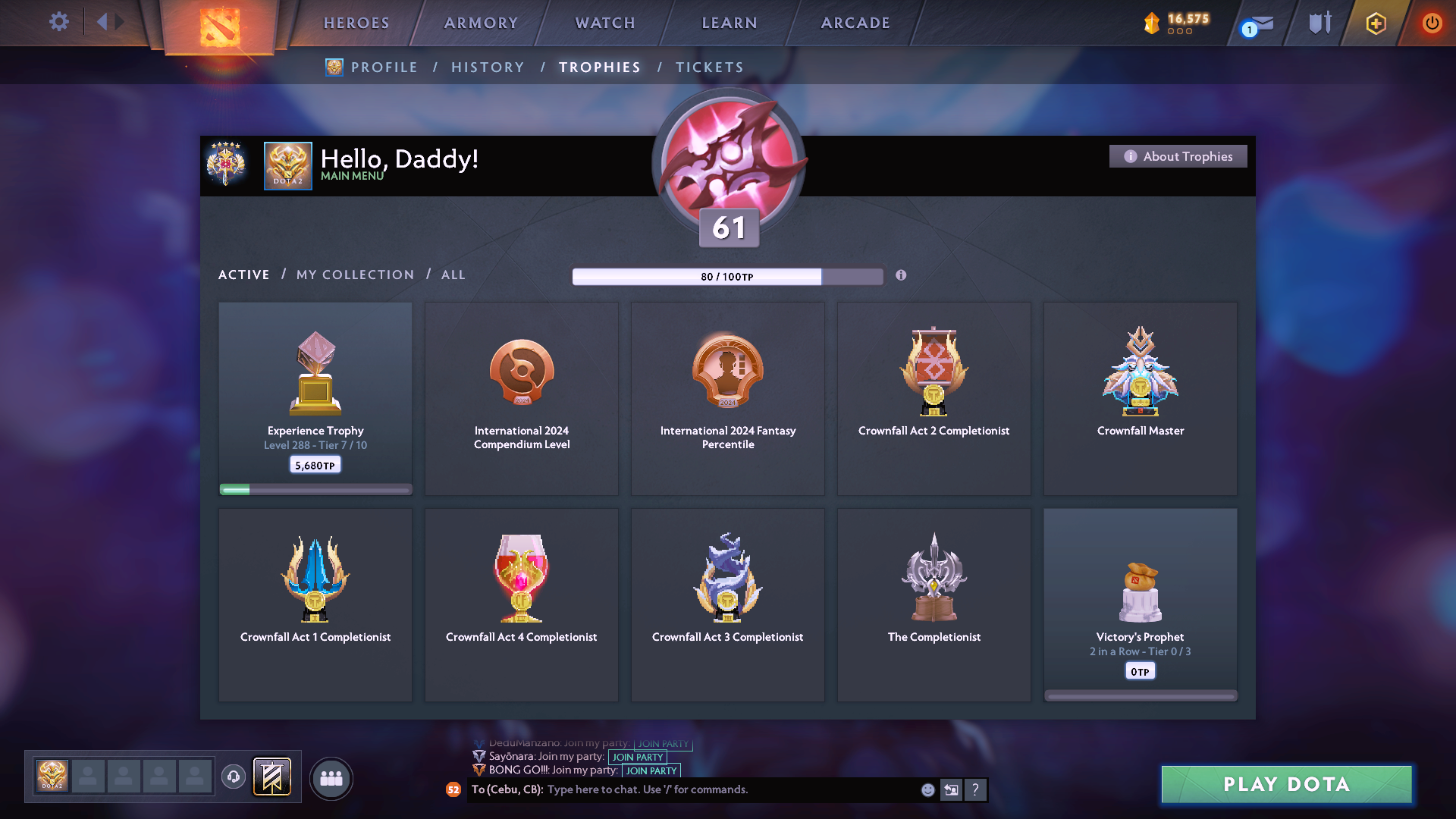
Task: Open the WATCH menu
Action: coord(604,23)
